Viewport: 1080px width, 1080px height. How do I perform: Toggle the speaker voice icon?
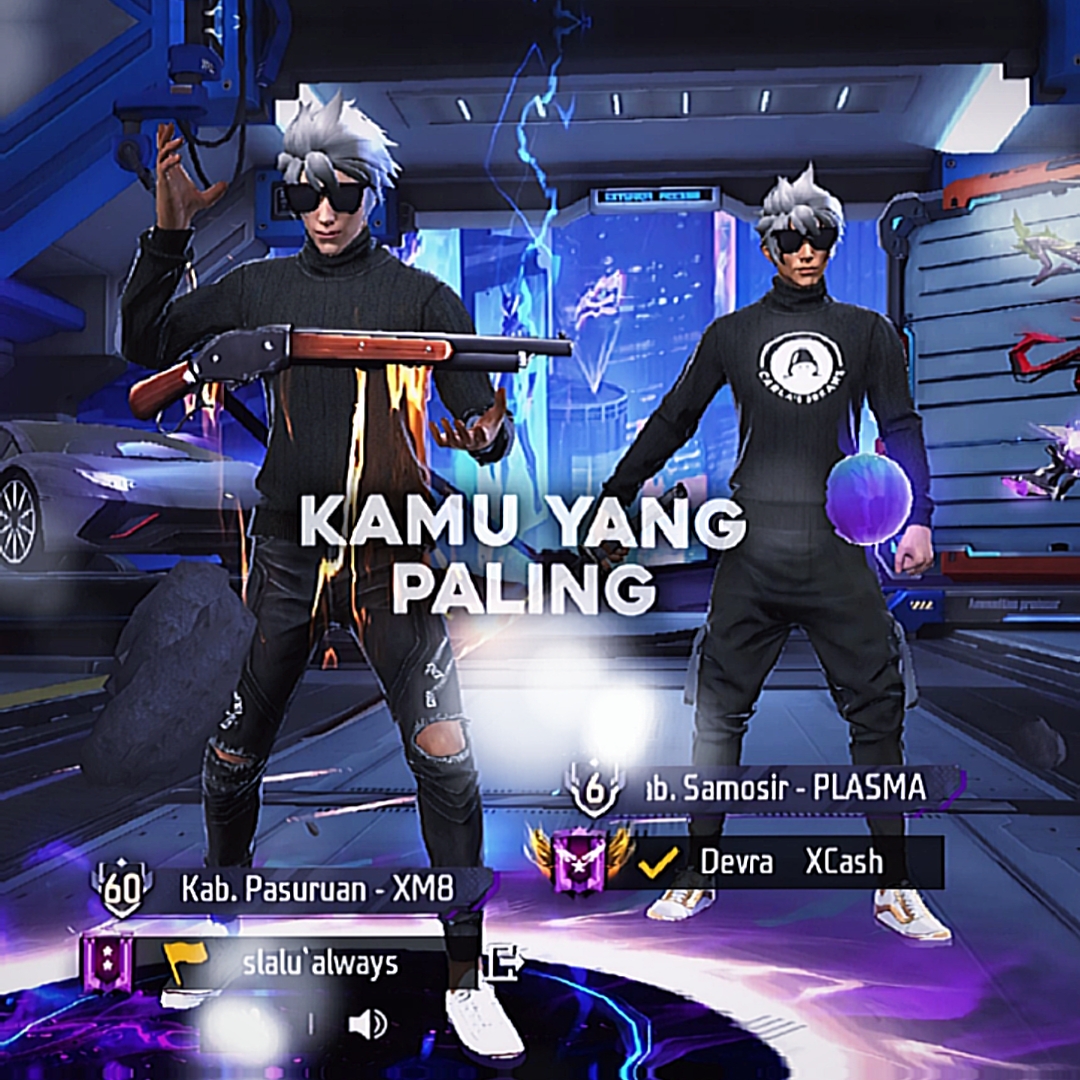[x=366, y=1023]
